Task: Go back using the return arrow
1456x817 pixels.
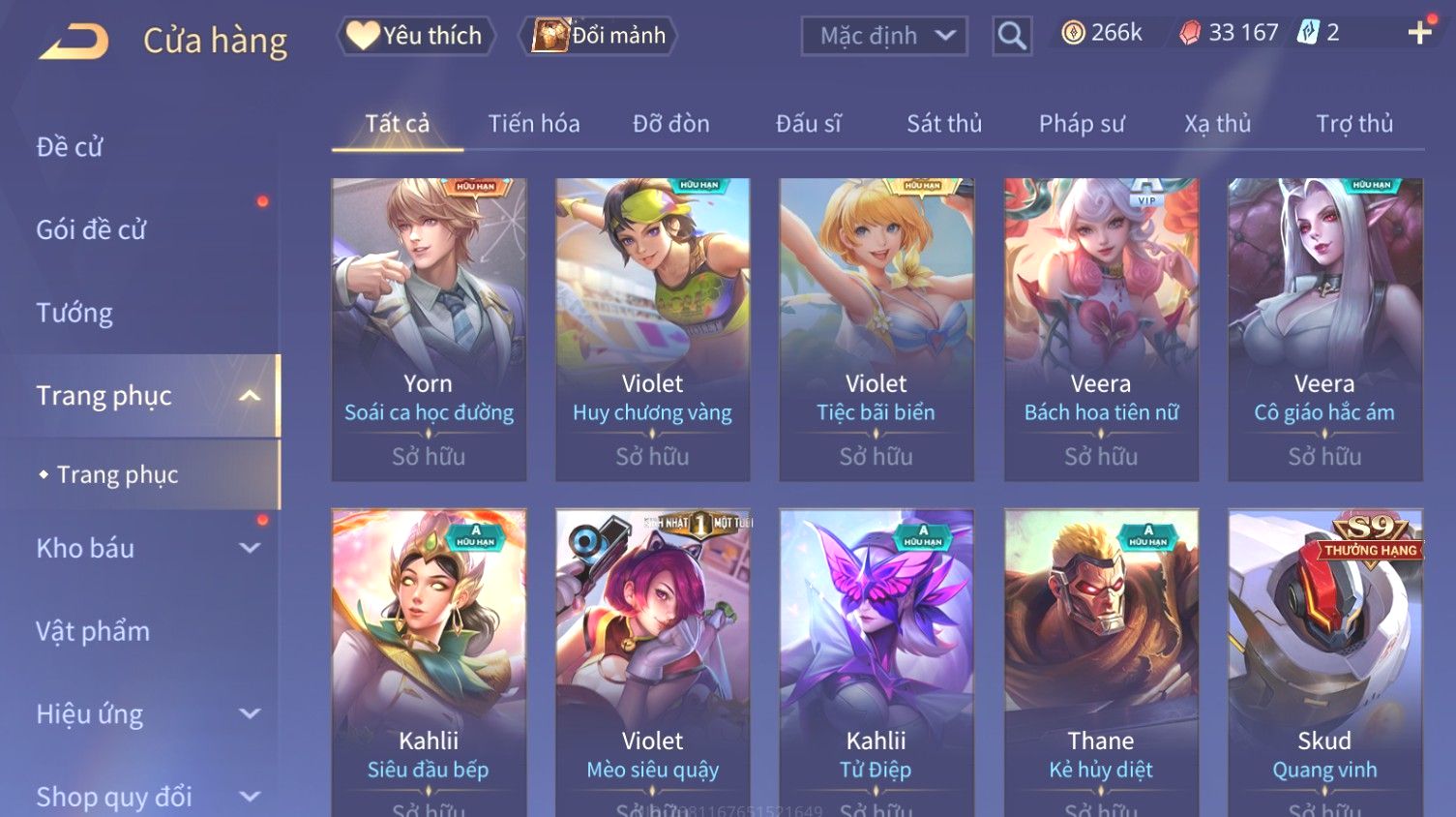Action: tap(74, 42)
